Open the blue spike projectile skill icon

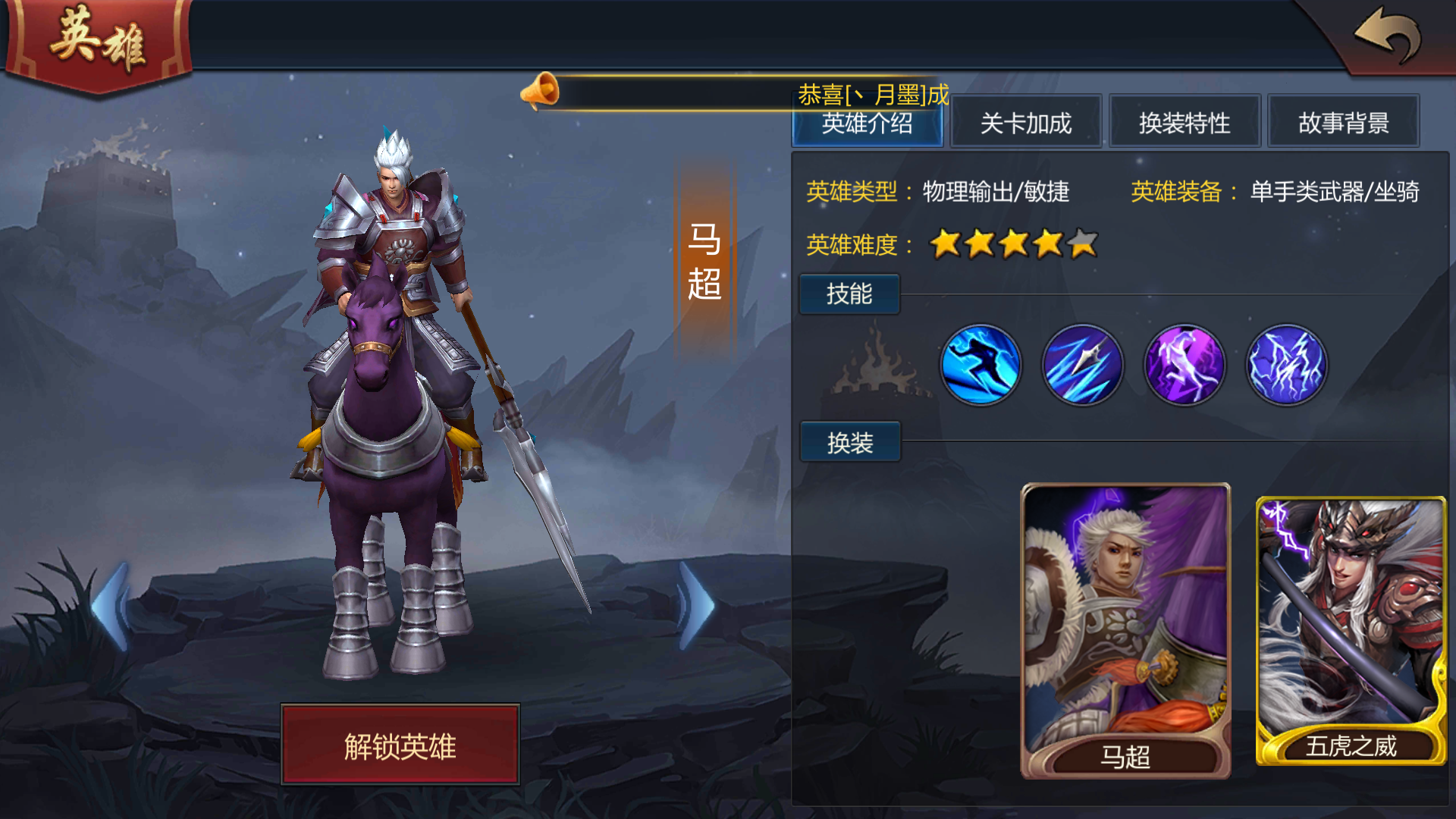click(1083, 365)
